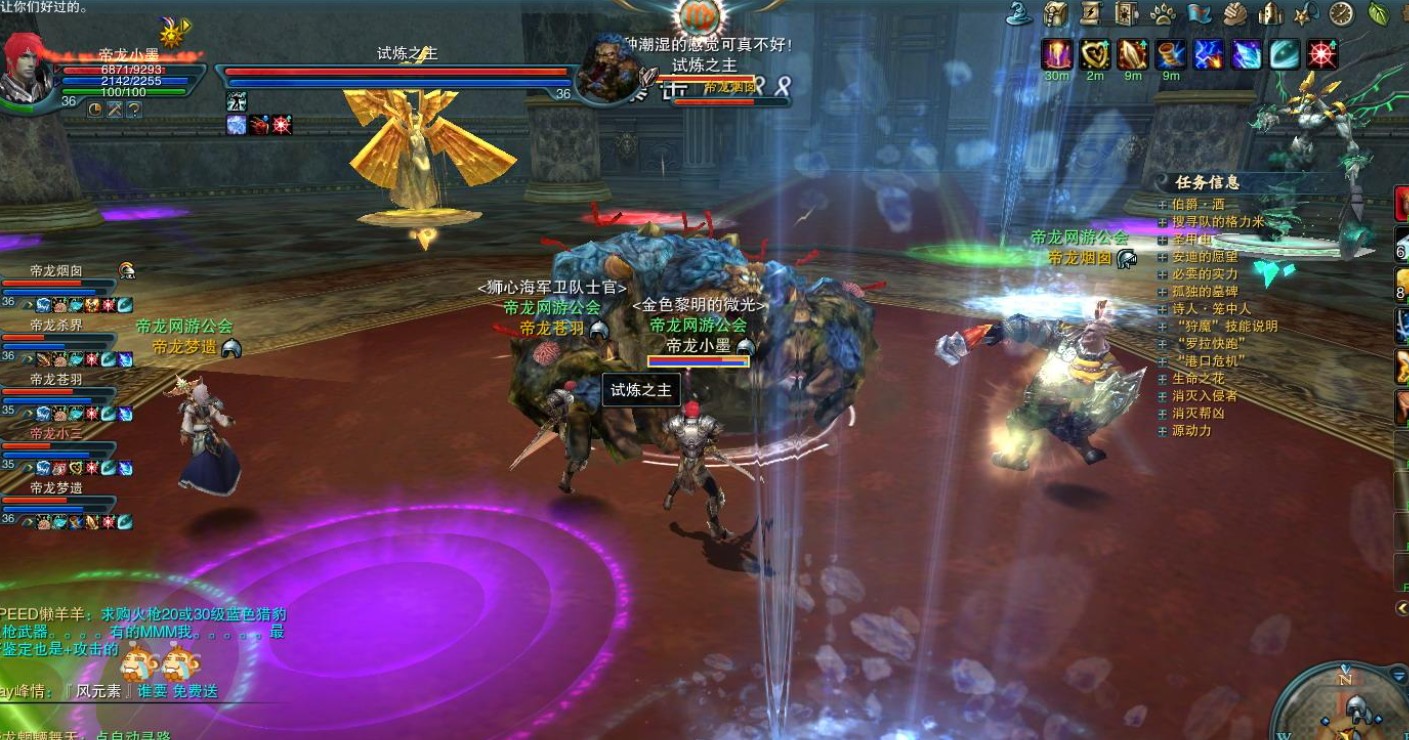1409x740 pixels.
Task: Open the quest scroll icon at top-right
Action: pos(1091,14)
